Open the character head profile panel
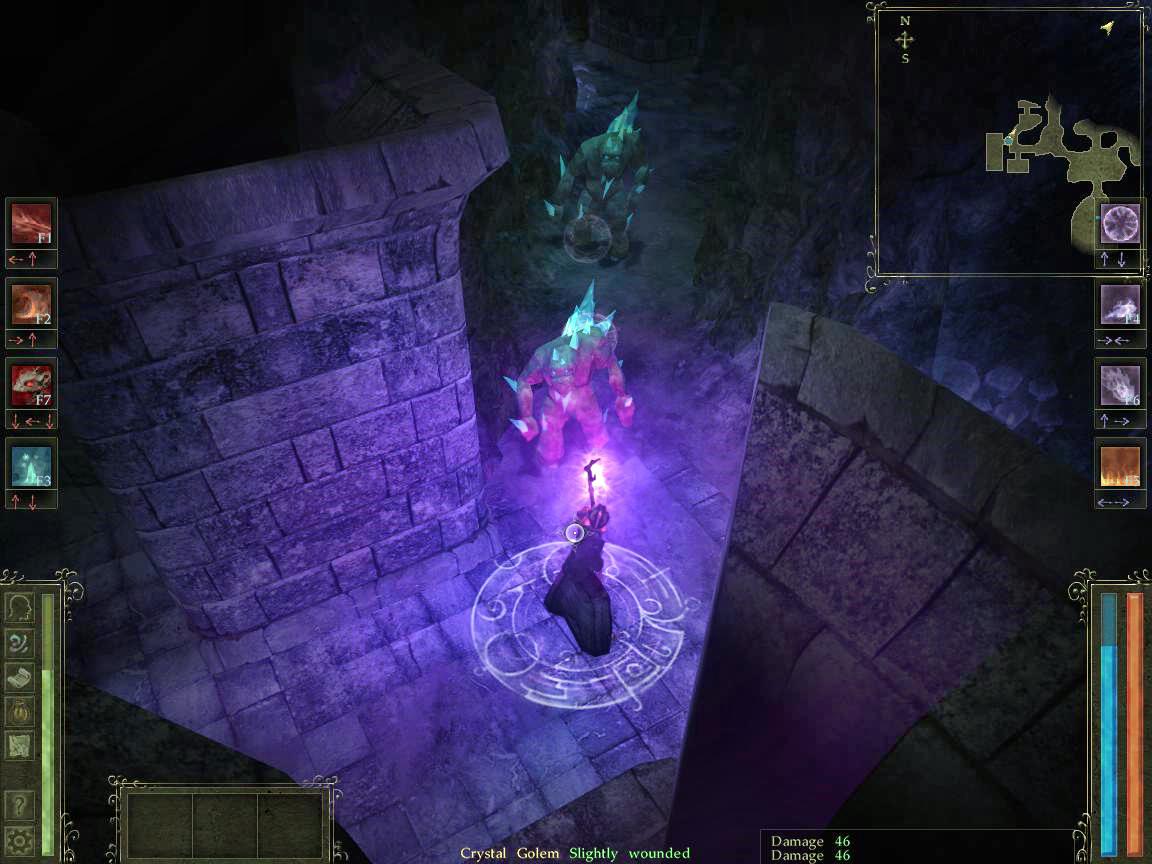Image resolution: width=1152 pixels, height=864 pixels. (x=20, y=608)
